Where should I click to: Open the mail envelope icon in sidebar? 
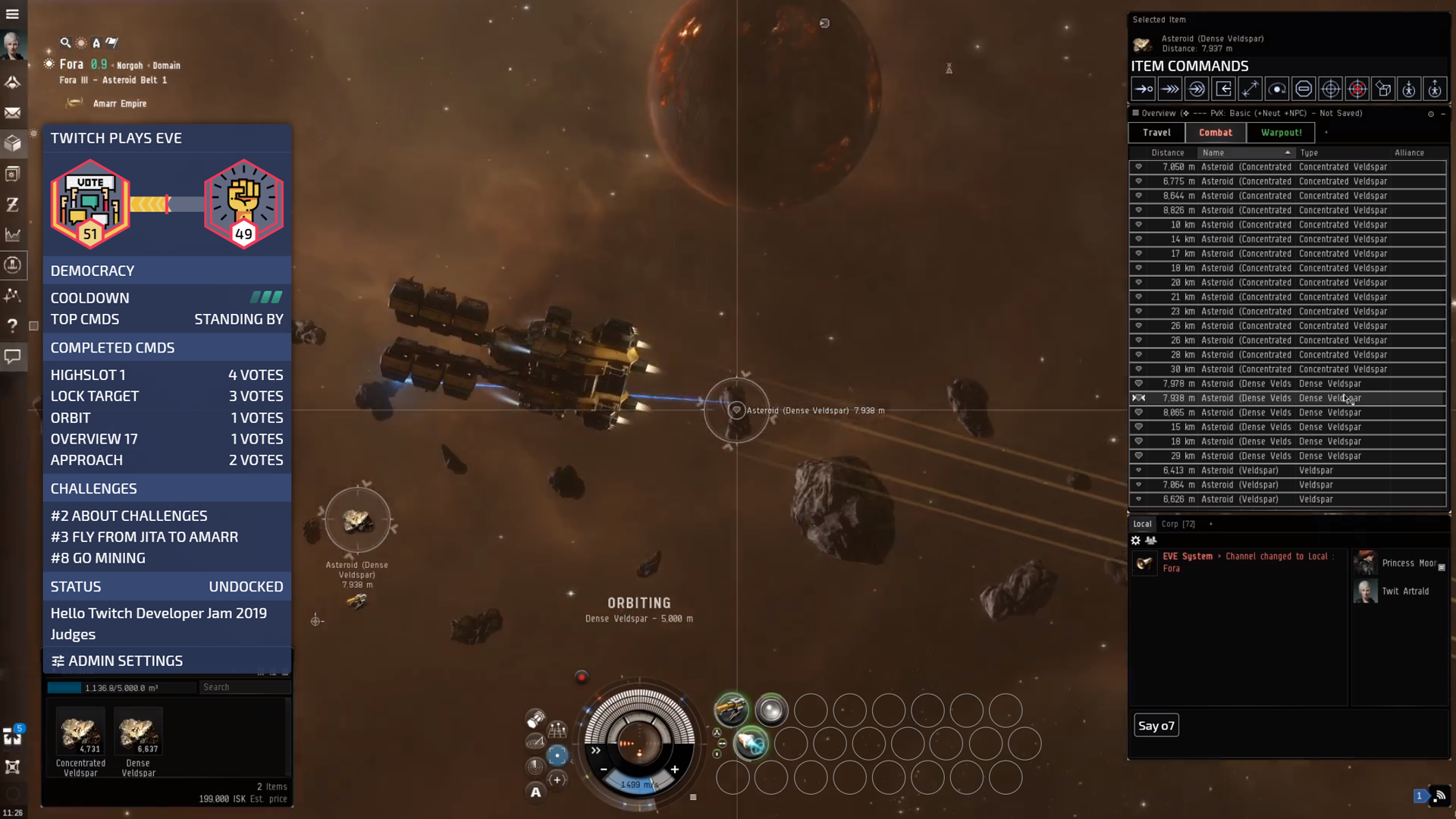[x=13, y=113]
